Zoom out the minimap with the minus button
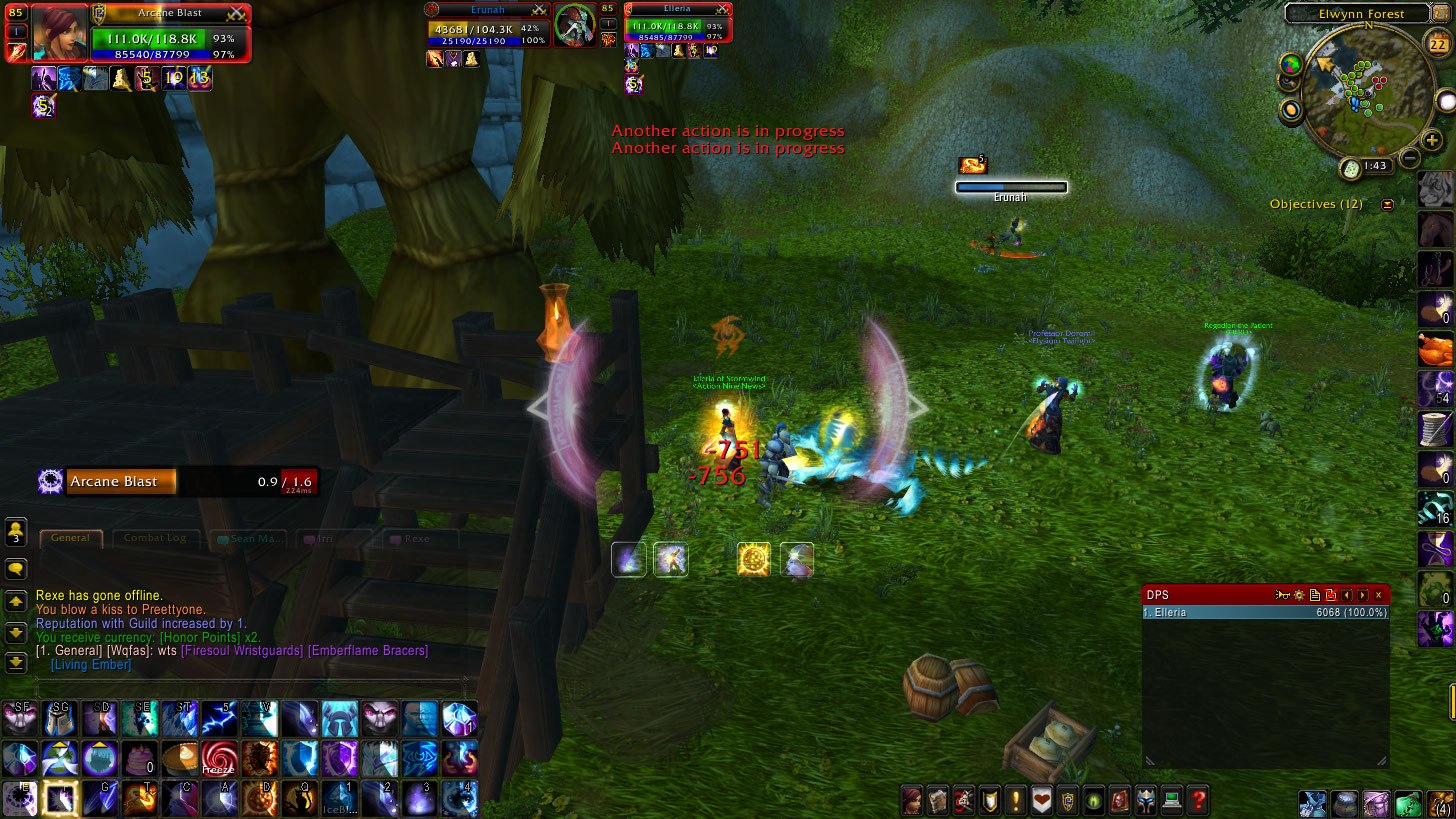The height and width of the screenshot is (819, 1456). 1409,157
